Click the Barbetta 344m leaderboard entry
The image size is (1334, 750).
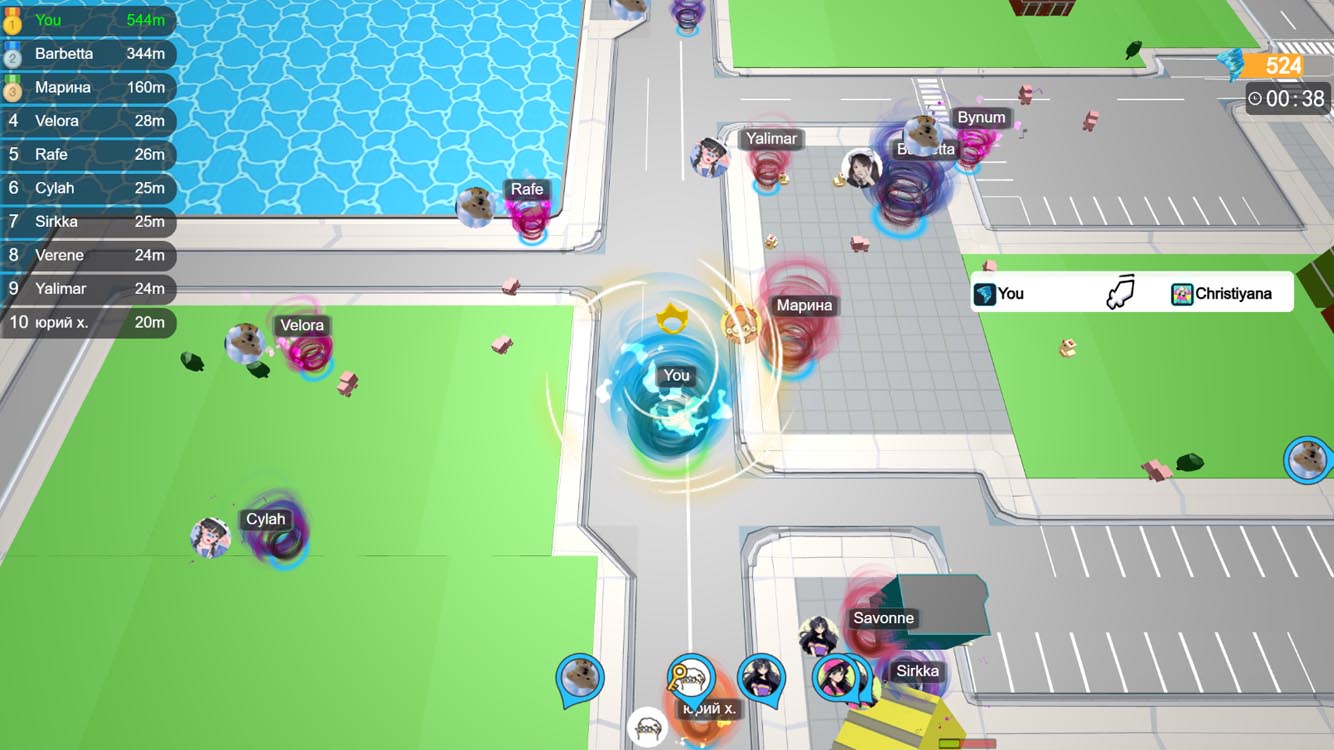pos(88,54)
